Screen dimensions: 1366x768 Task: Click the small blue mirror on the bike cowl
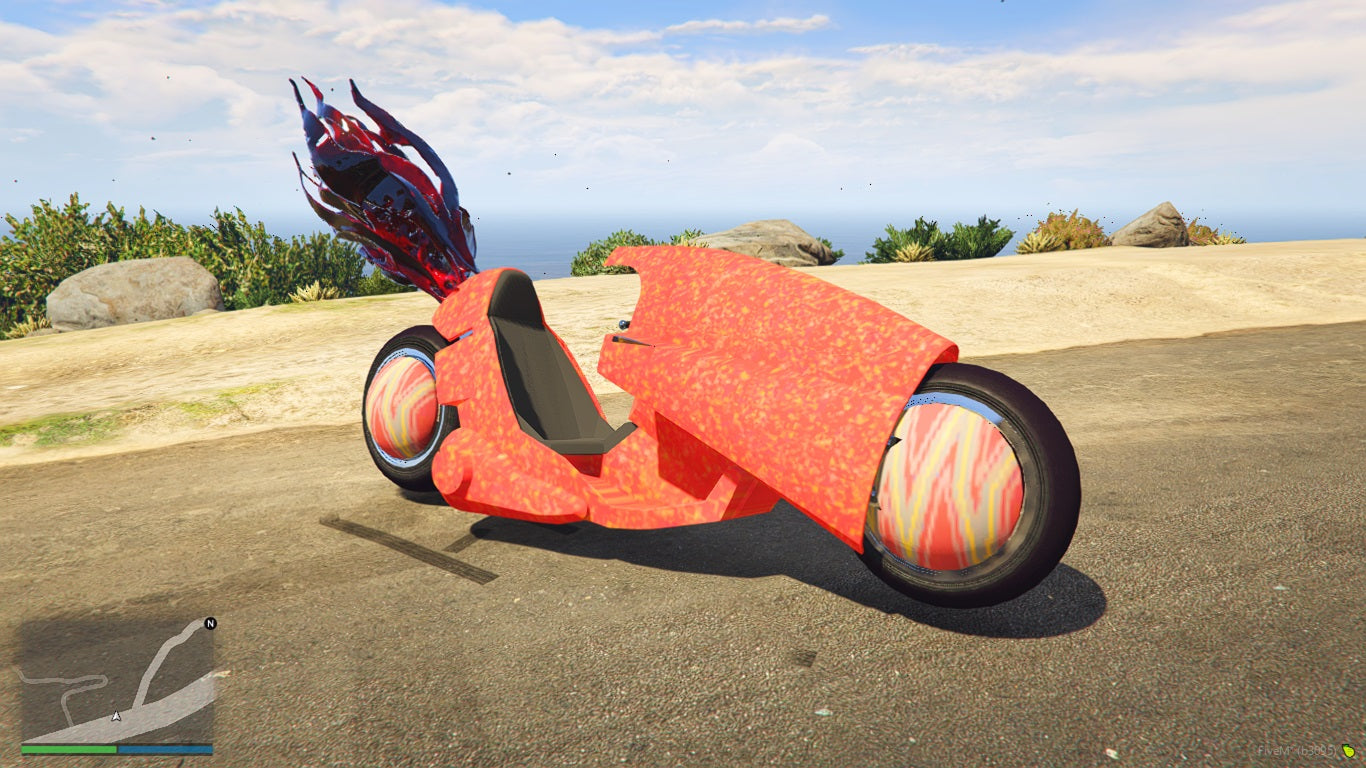[x=622, y=323]
